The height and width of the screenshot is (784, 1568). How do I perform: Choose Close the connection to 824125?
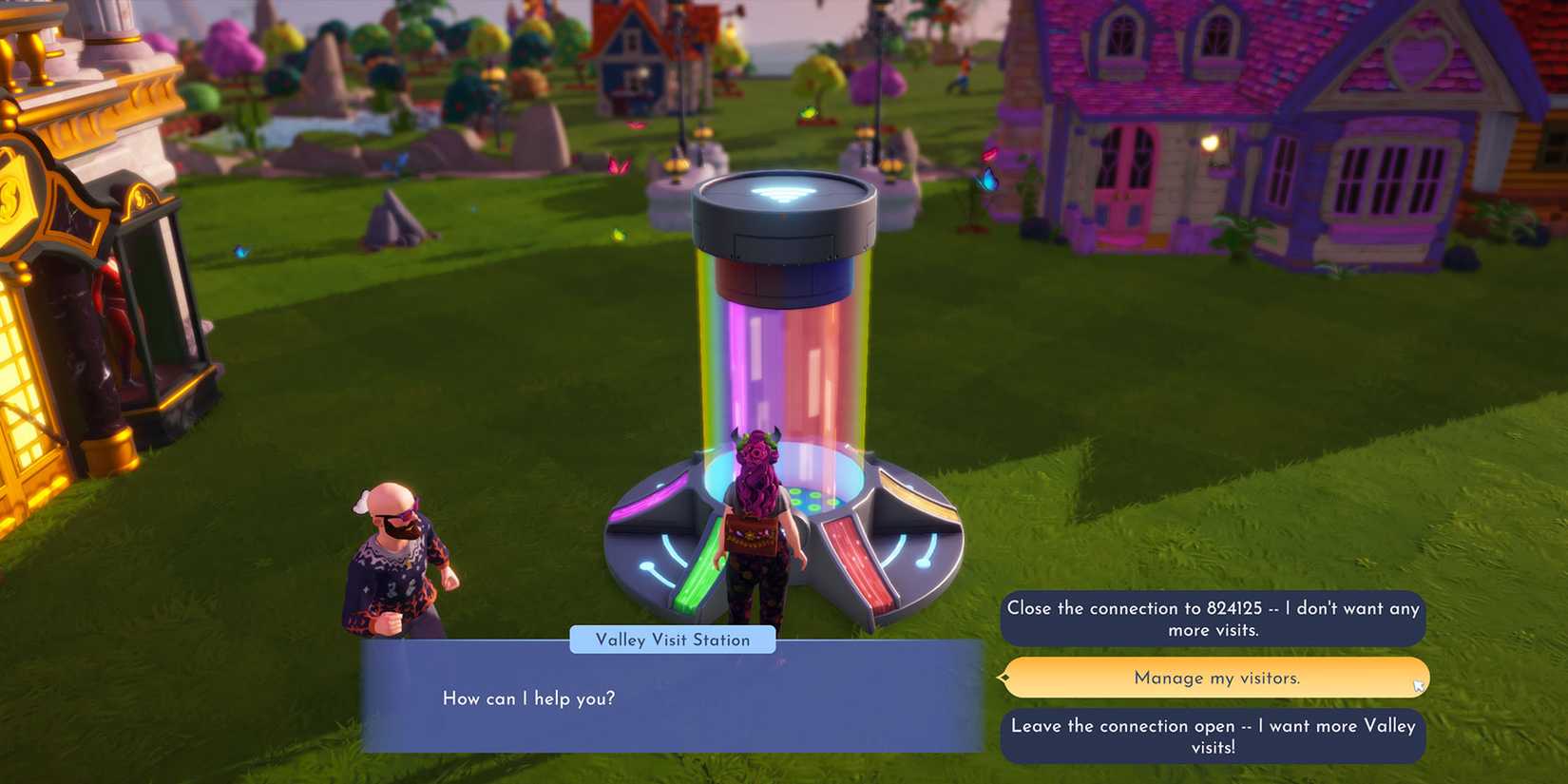click(1214, 618)
